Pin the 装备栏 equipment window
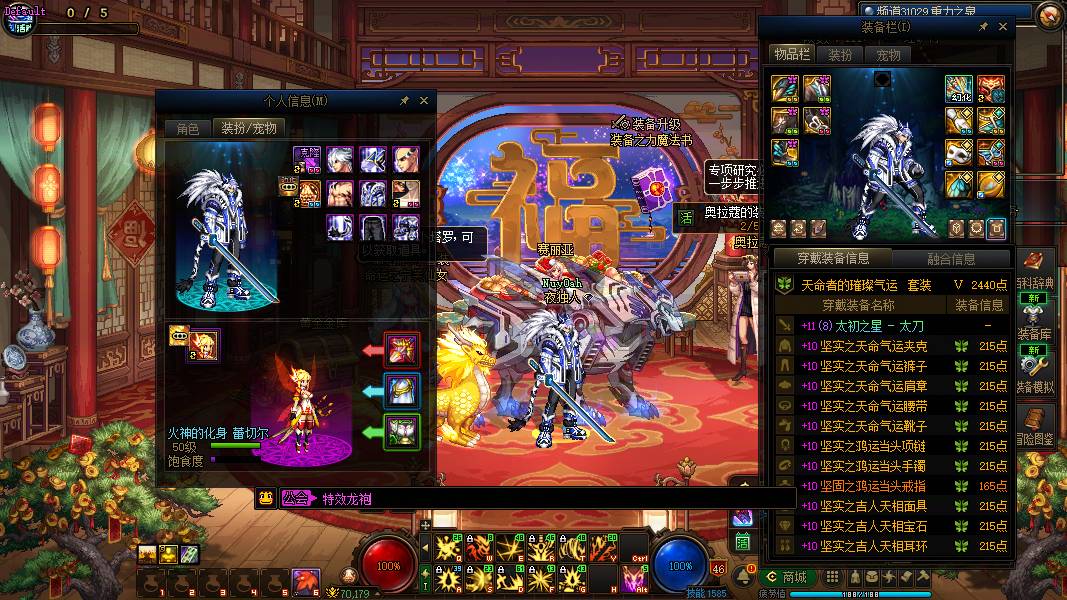The width and height of the screenshot is (1067, 600). click(984, 27)
